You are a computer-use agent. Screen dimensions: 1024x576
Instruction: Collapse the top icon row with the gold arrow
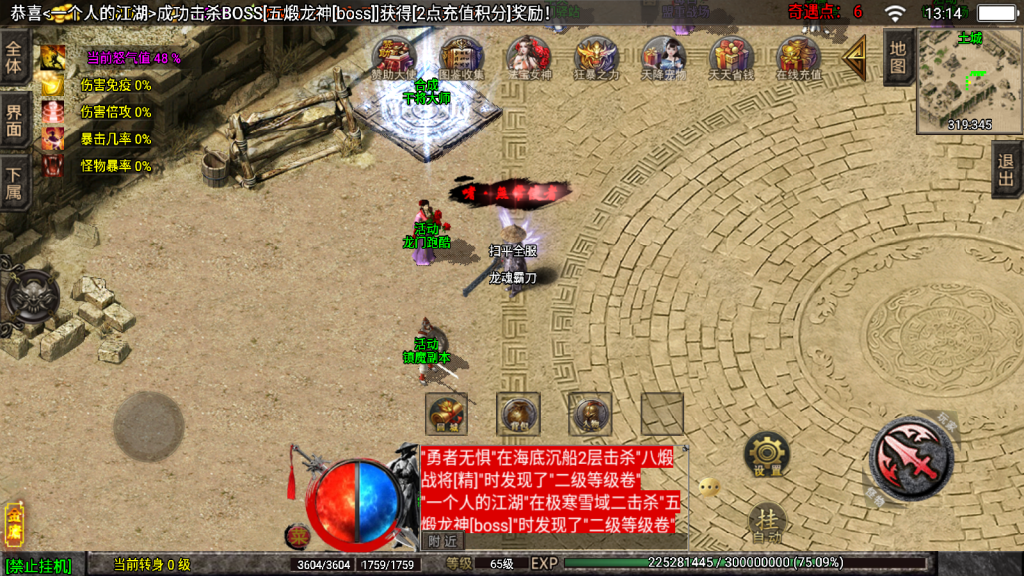point(855,60)
